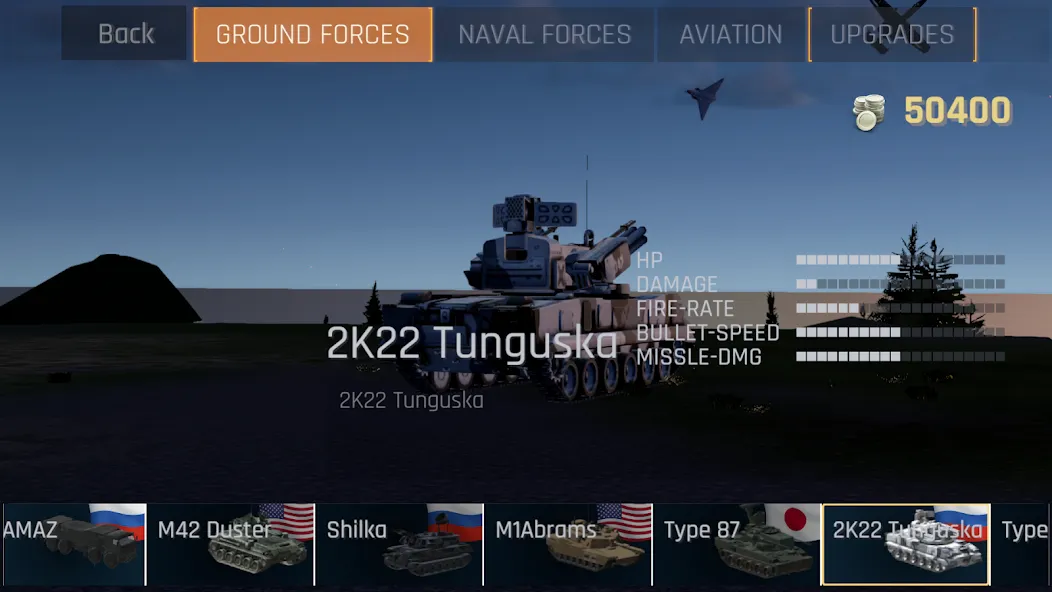Viewport: 1052px width, 592px height.
Task: Select the Type 87 vehicle tile
Action: point(737,544)
